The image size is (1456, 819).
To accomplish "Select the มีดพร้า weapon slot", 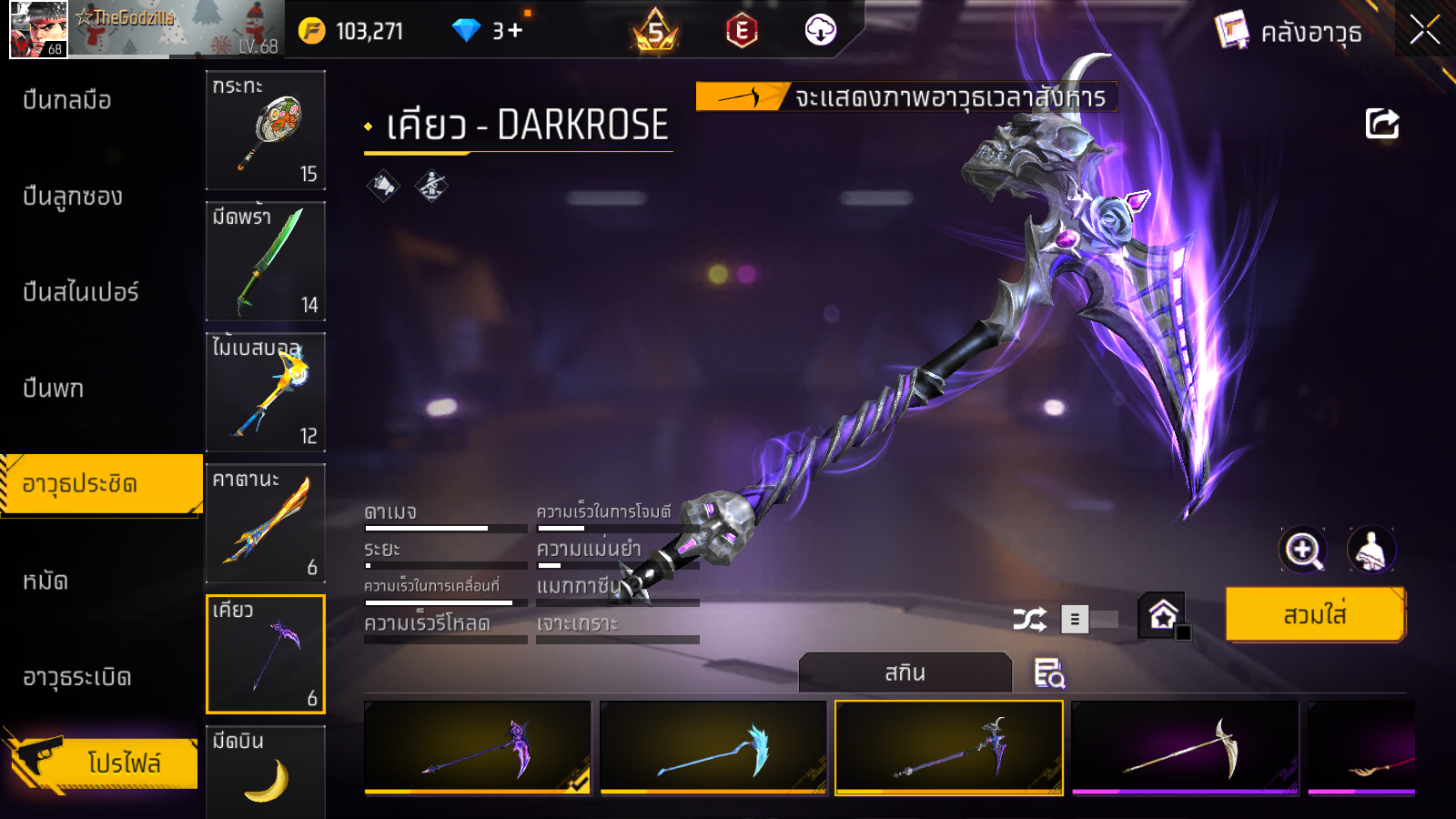I will pyautogui.click(x=266, y=261).
